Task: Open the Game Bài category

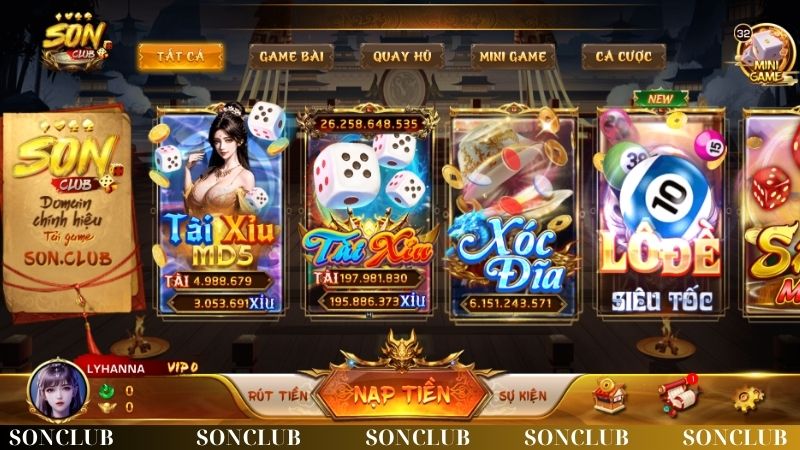Action: (x=290, y=56)
